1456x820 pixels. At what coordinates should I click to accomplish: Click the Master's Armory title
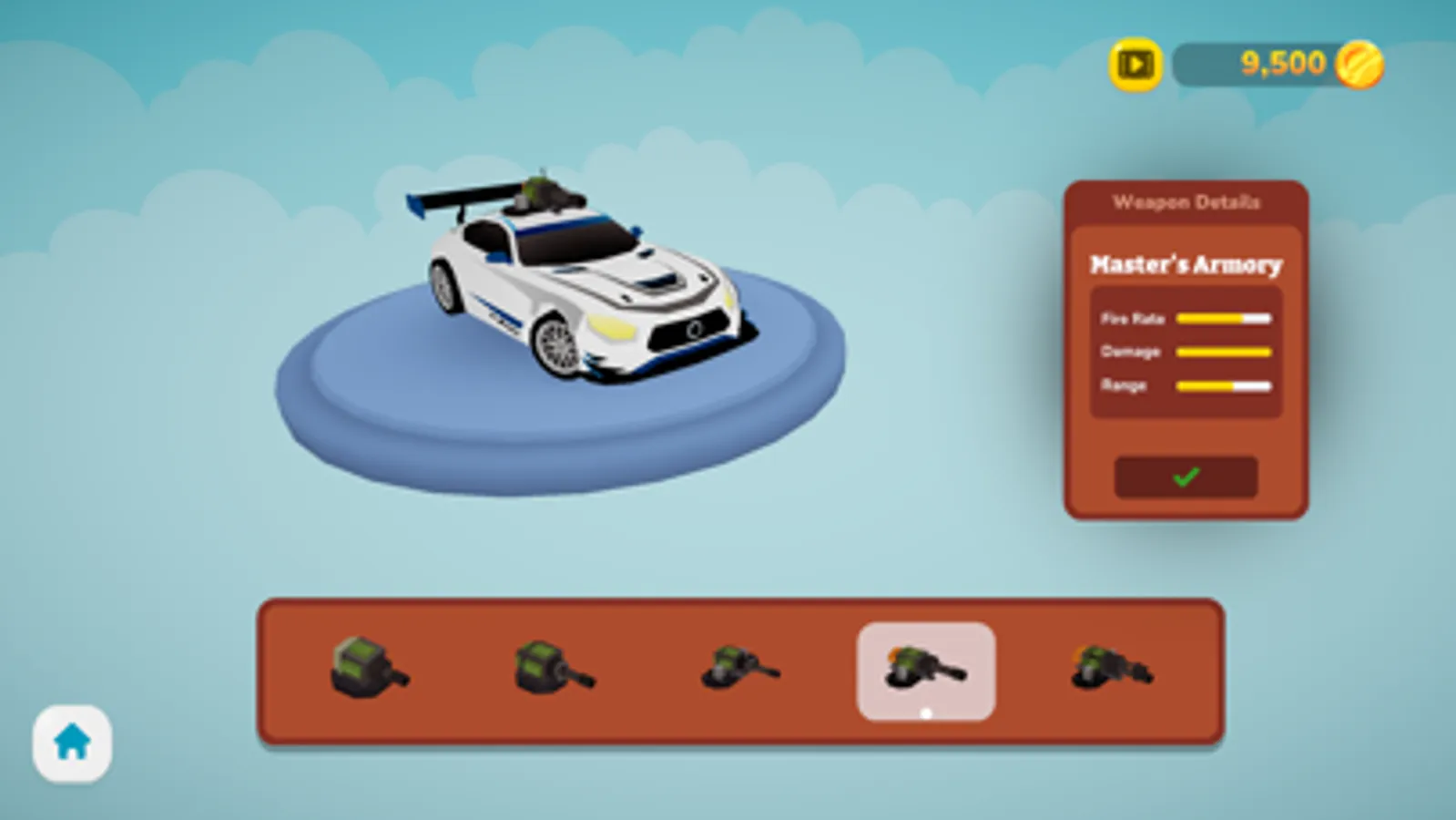(1186, 265)
